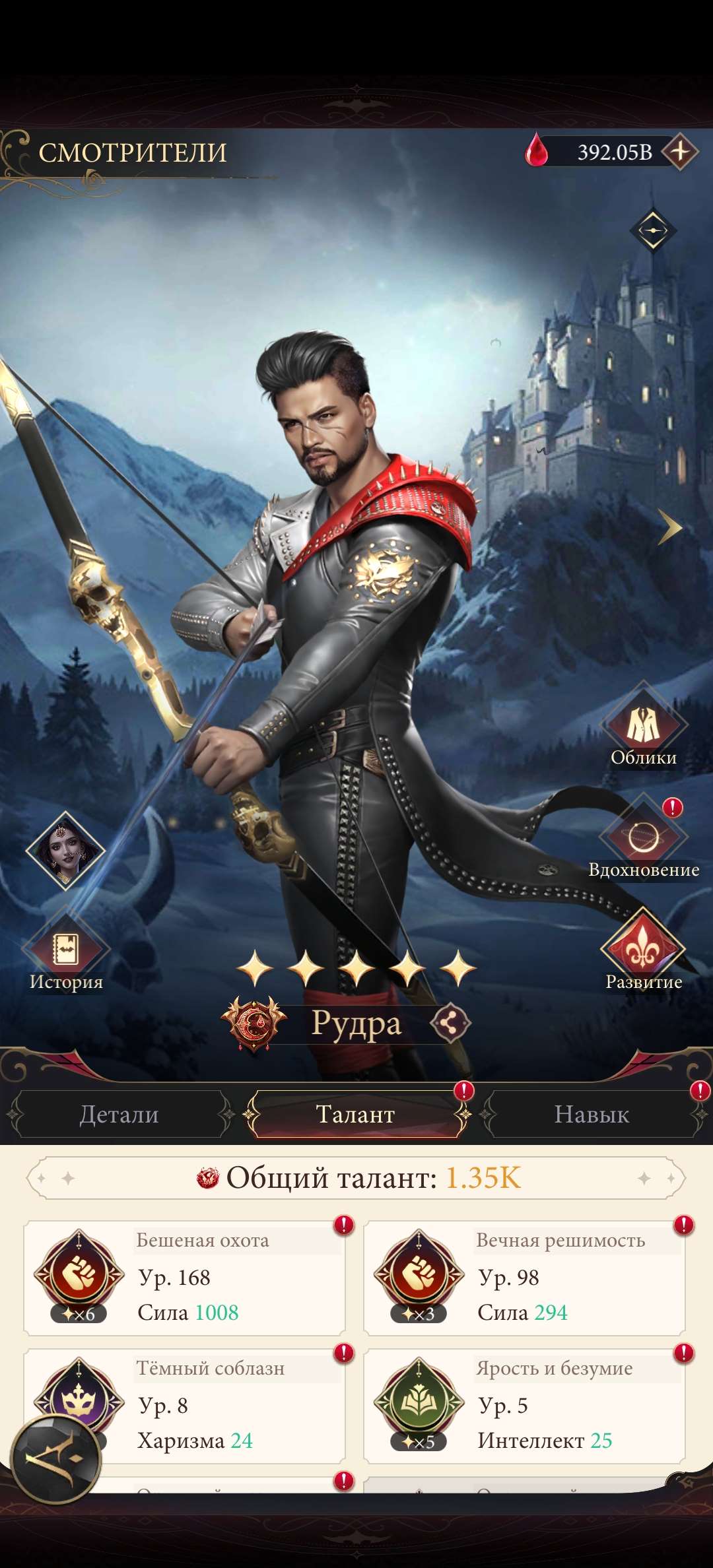The image size is (713, 1568).
Task: Go to next warden with arrow
Action: click(x=669, y=527)
